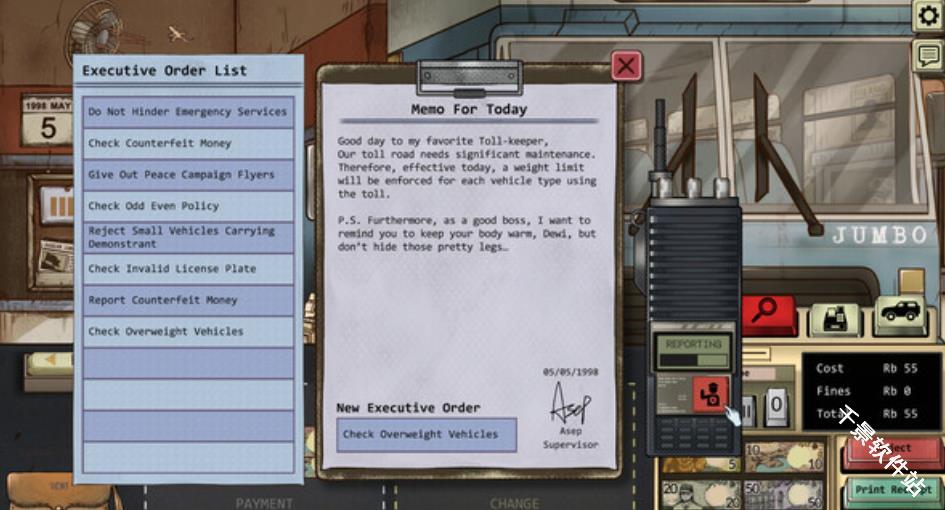The height and width of the screenshot is (510, 945).
Task: Click the New Executive Order box on memo
Action: click(x=426, y=435)
